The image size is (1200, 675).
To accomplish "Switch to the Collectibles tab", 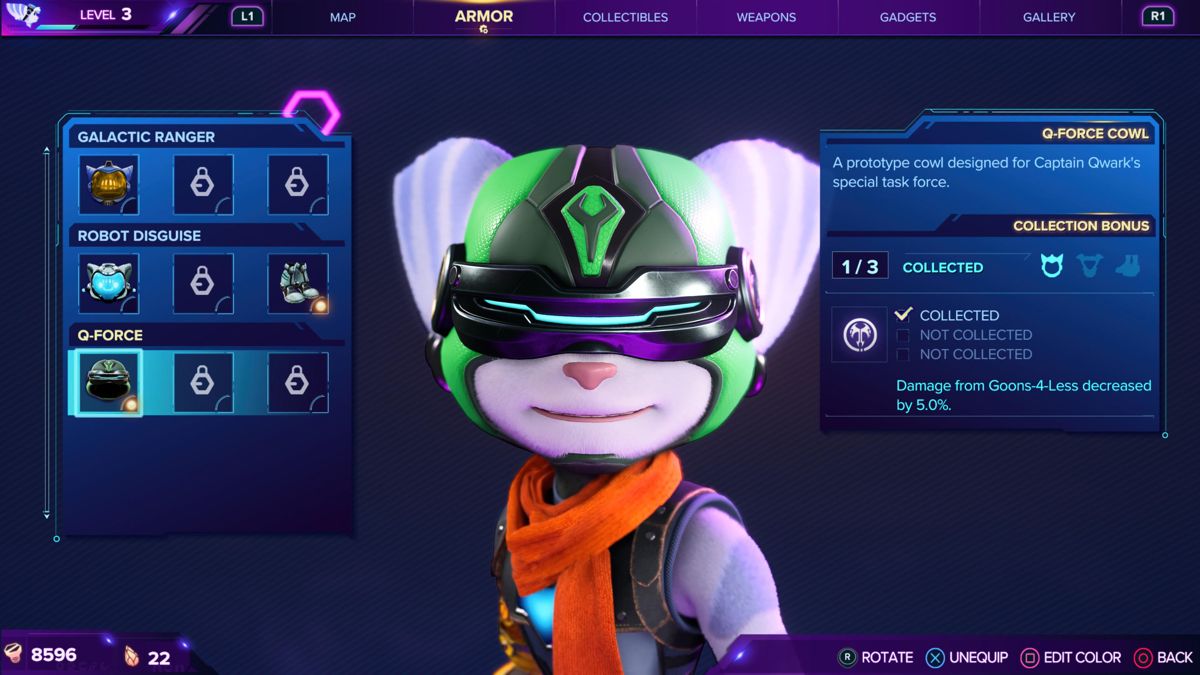I will coord(625,17).
